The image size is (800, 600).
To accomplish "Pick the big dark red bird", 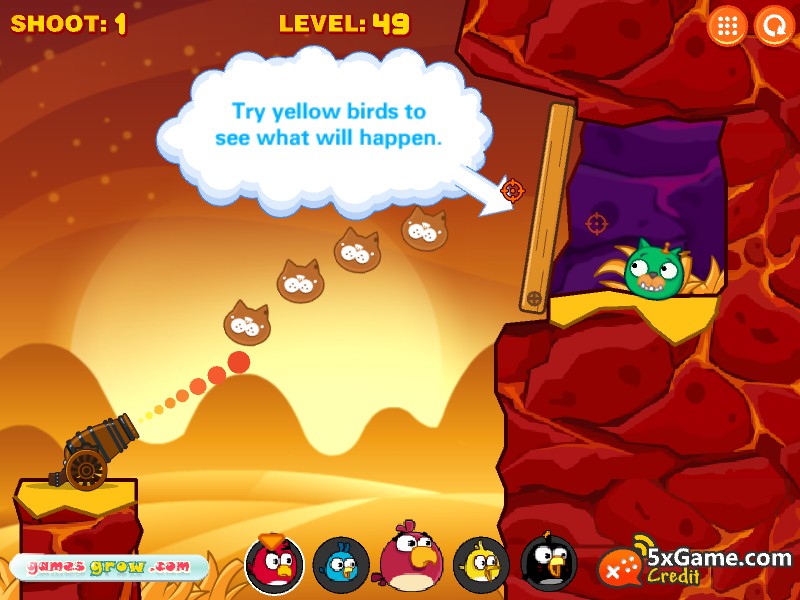I will [x=411, y=559].
